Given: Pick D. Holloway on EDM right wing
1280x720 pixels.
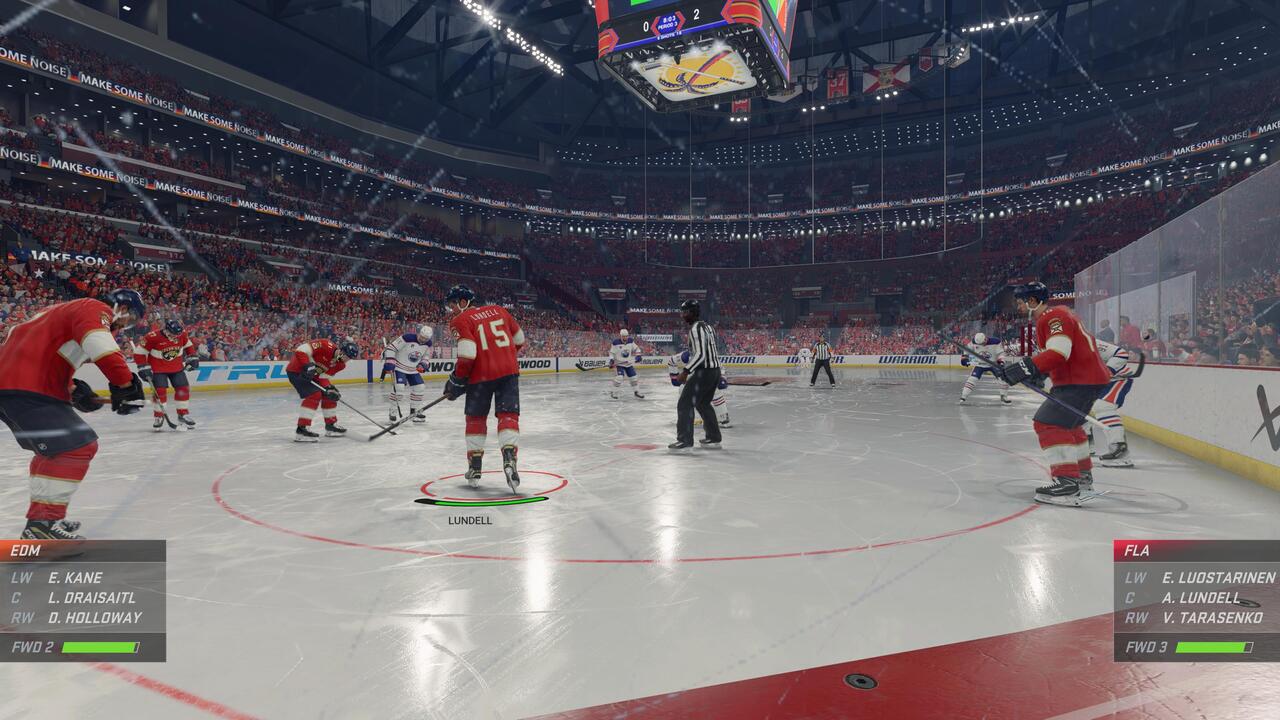Looking at the screenshot, I should pos(95,617).
